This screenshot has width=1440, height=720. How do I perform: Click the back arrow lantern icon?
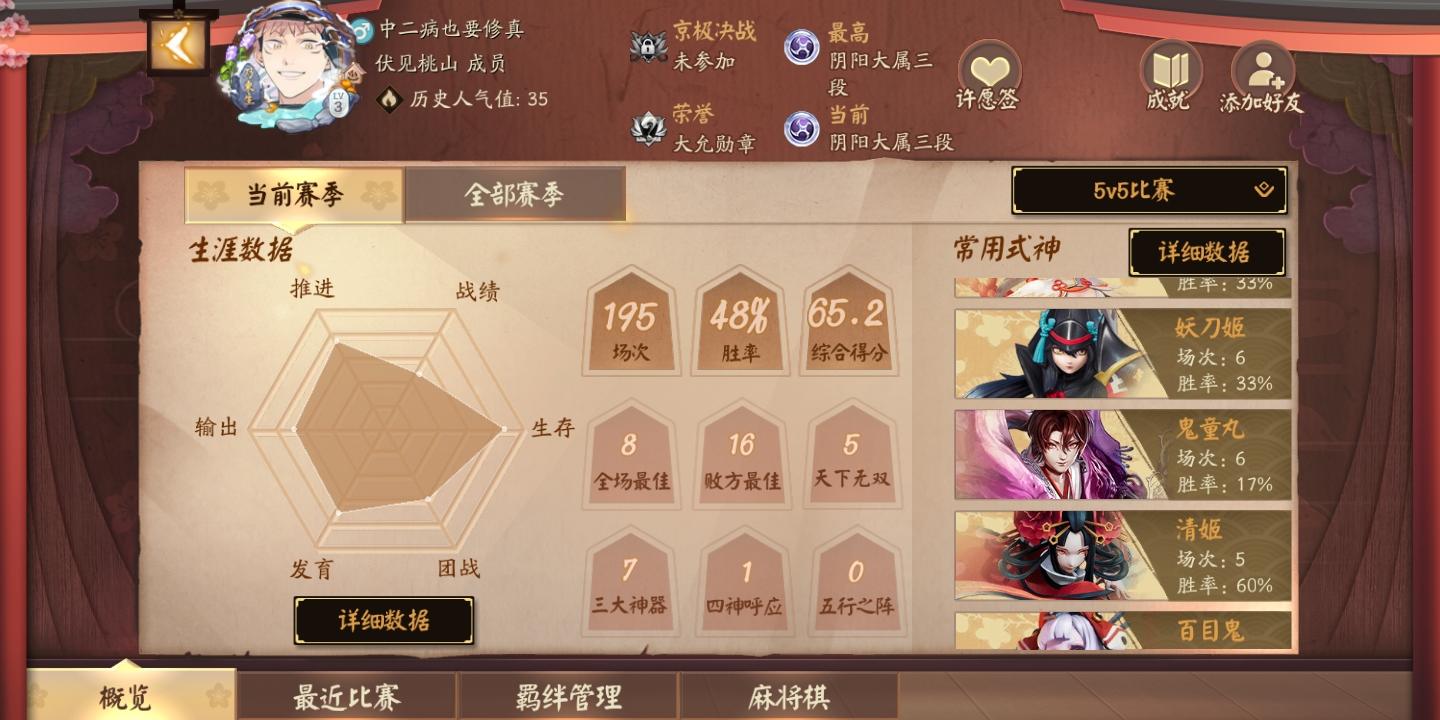[x=177, y=42]
